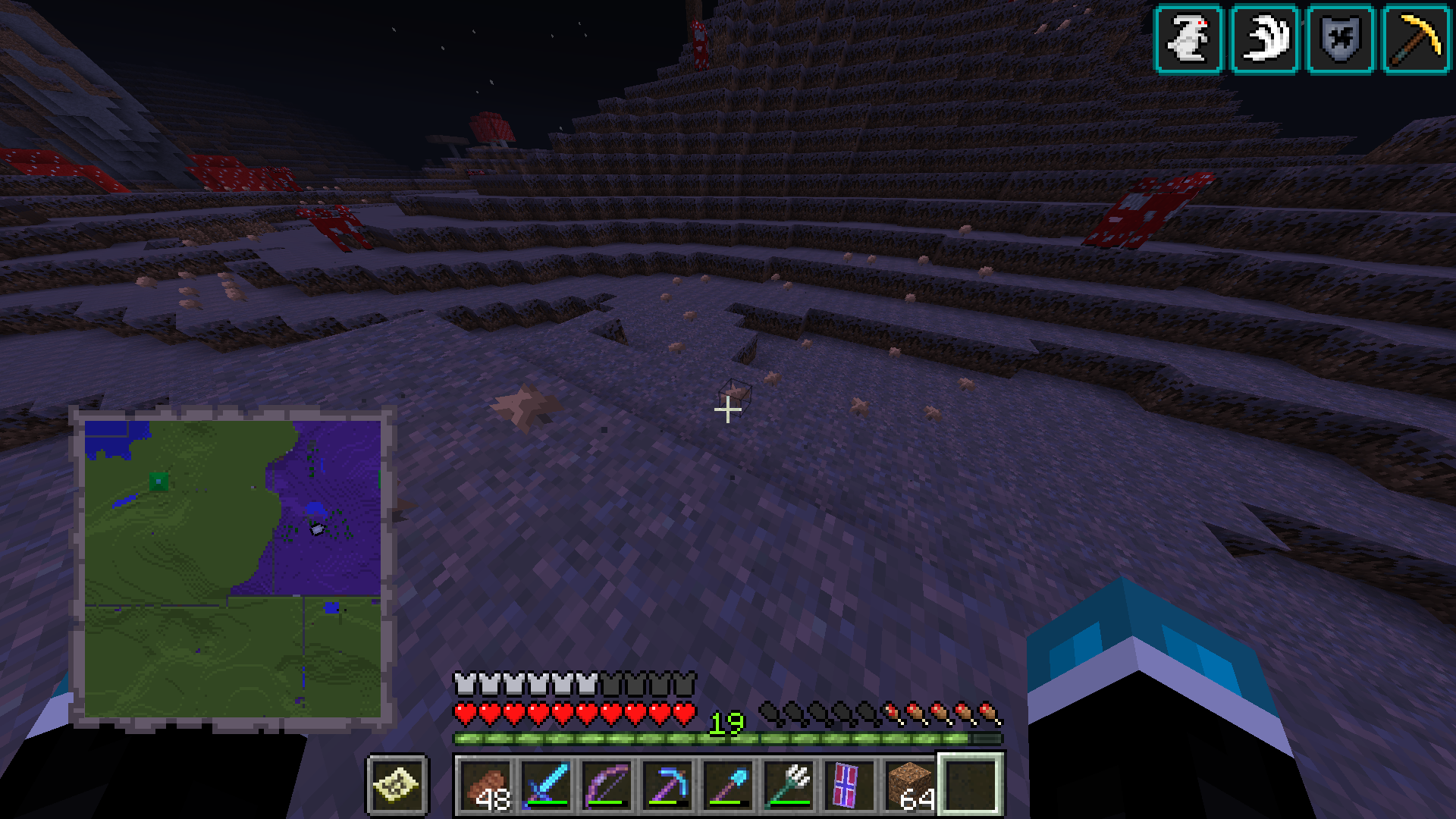Click the Jump Boost rabbit effect icon
The width and height of the screenshot is (1456, 819).
click(x=1189, y=39)
